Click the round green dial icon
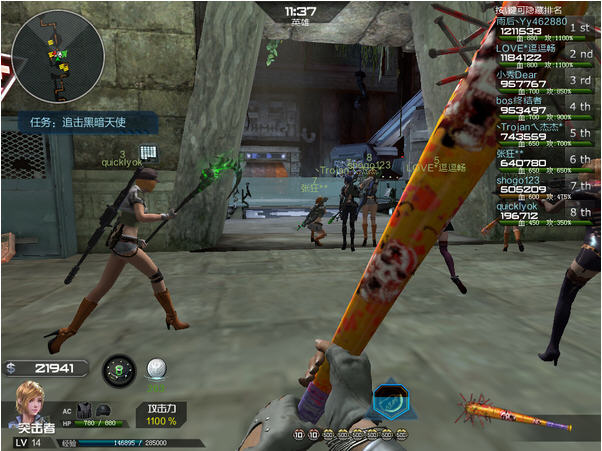The width and height of the screenshot is (602, 451). [x=118, y=370]
